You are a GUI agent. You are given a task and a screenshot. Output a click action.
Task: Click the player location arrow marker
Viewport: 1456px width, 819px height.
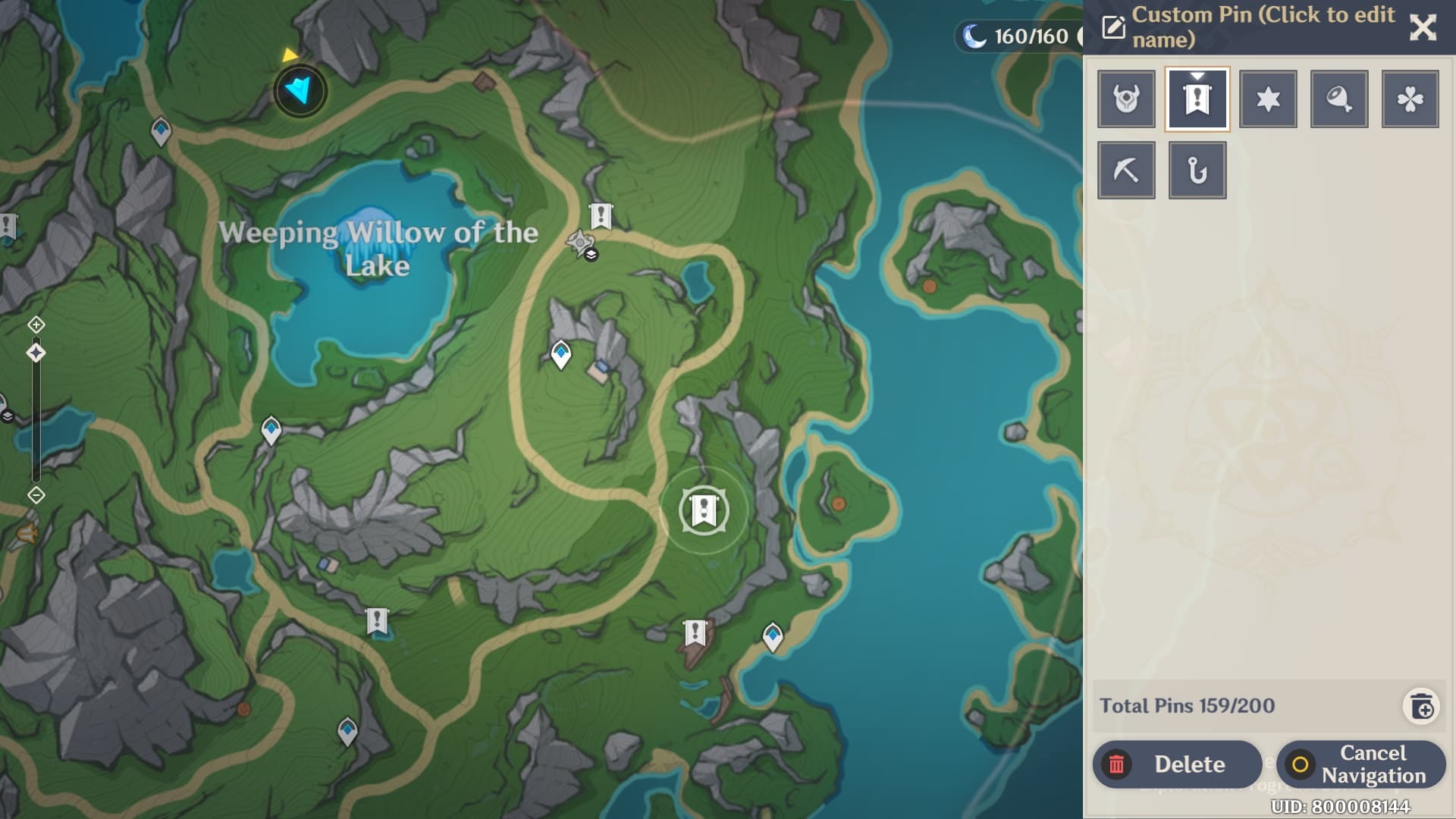pos(300,91)
